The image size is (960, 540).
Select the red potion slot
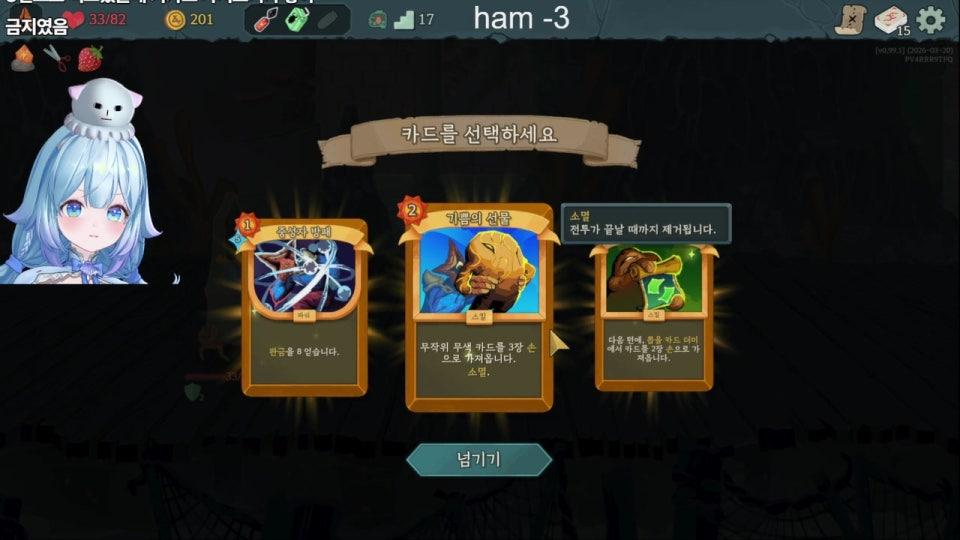point(265,19)
